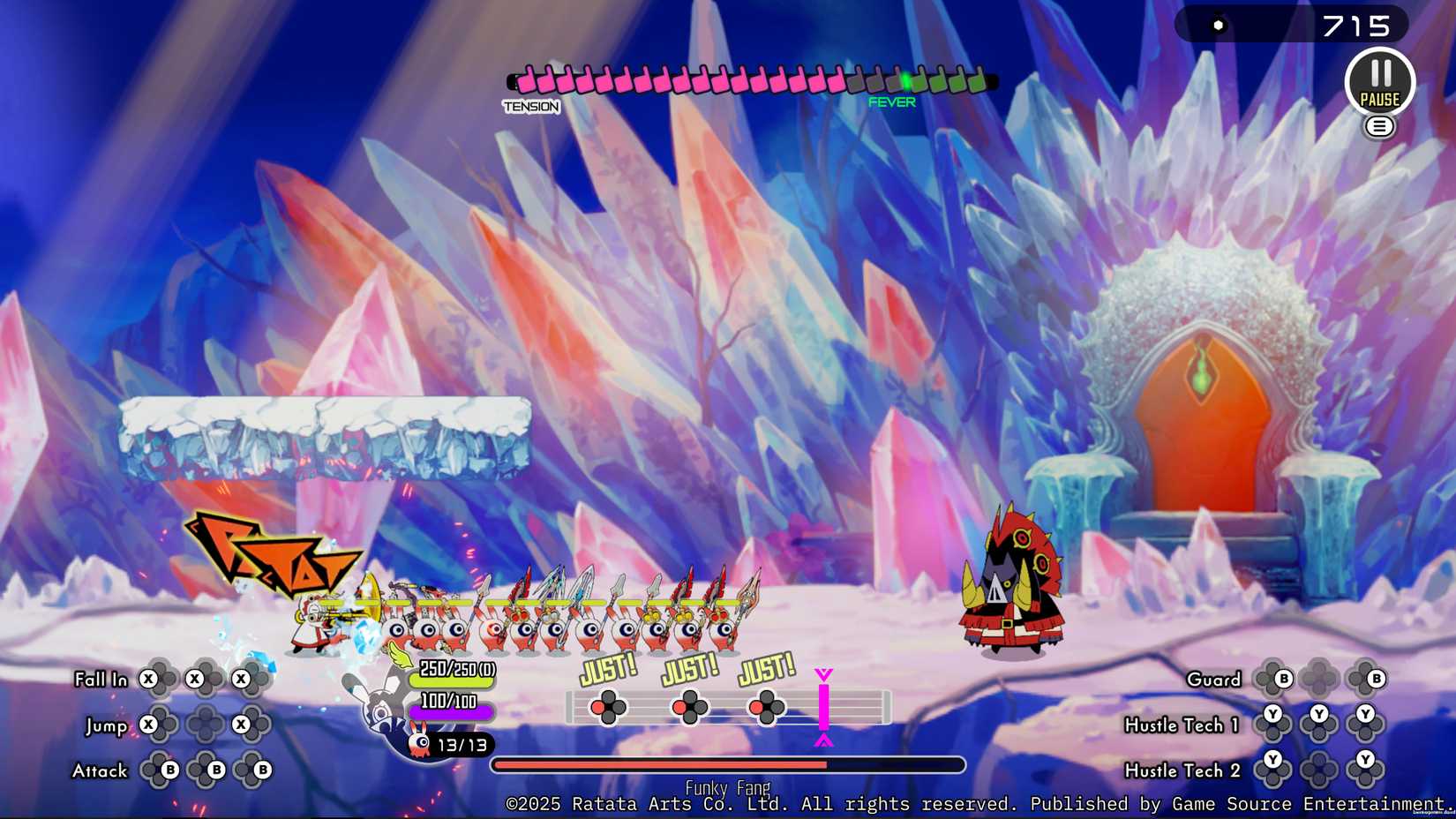
Task: Click the 250/250 green health bar display
Action: coord(453,674)
